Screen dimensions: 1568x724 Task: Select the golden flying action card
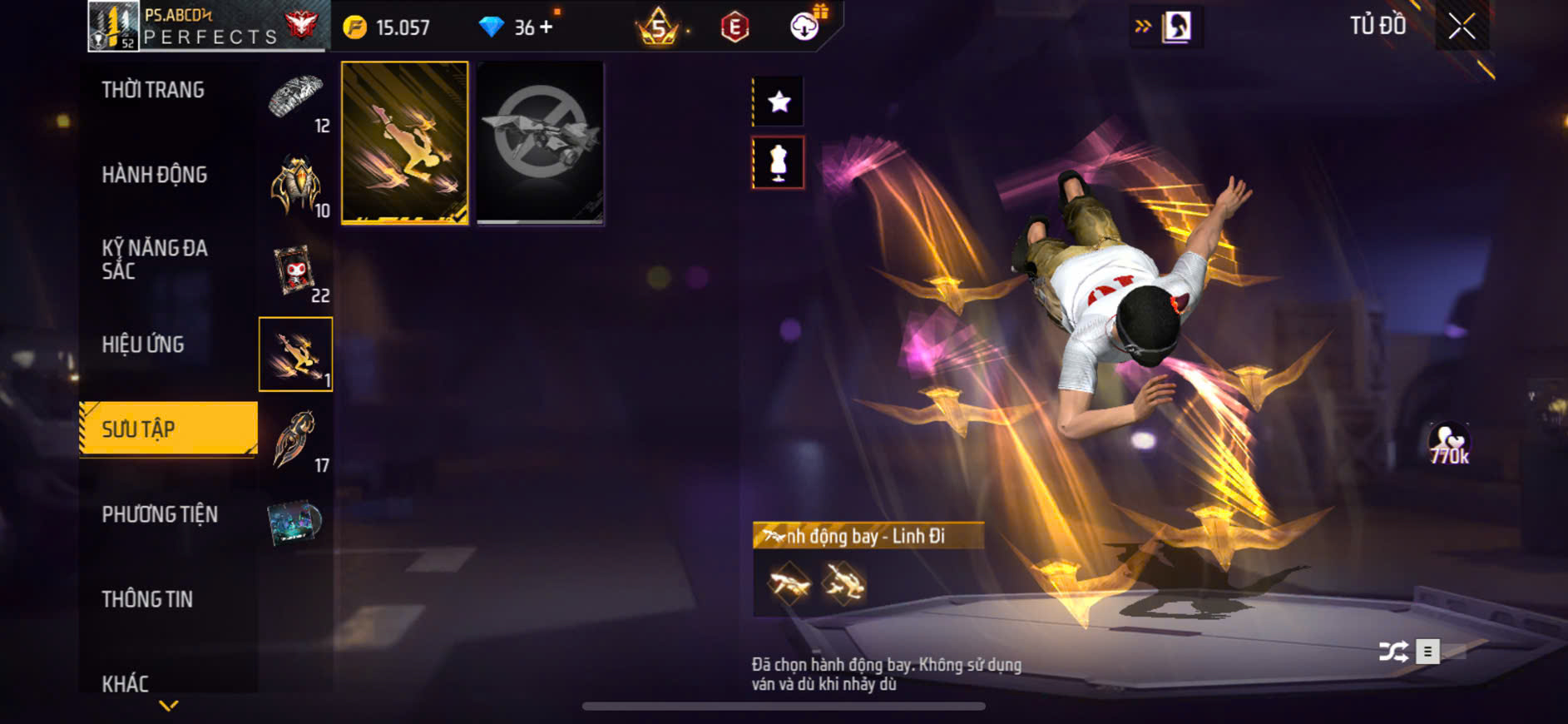[x=405, y=142]
